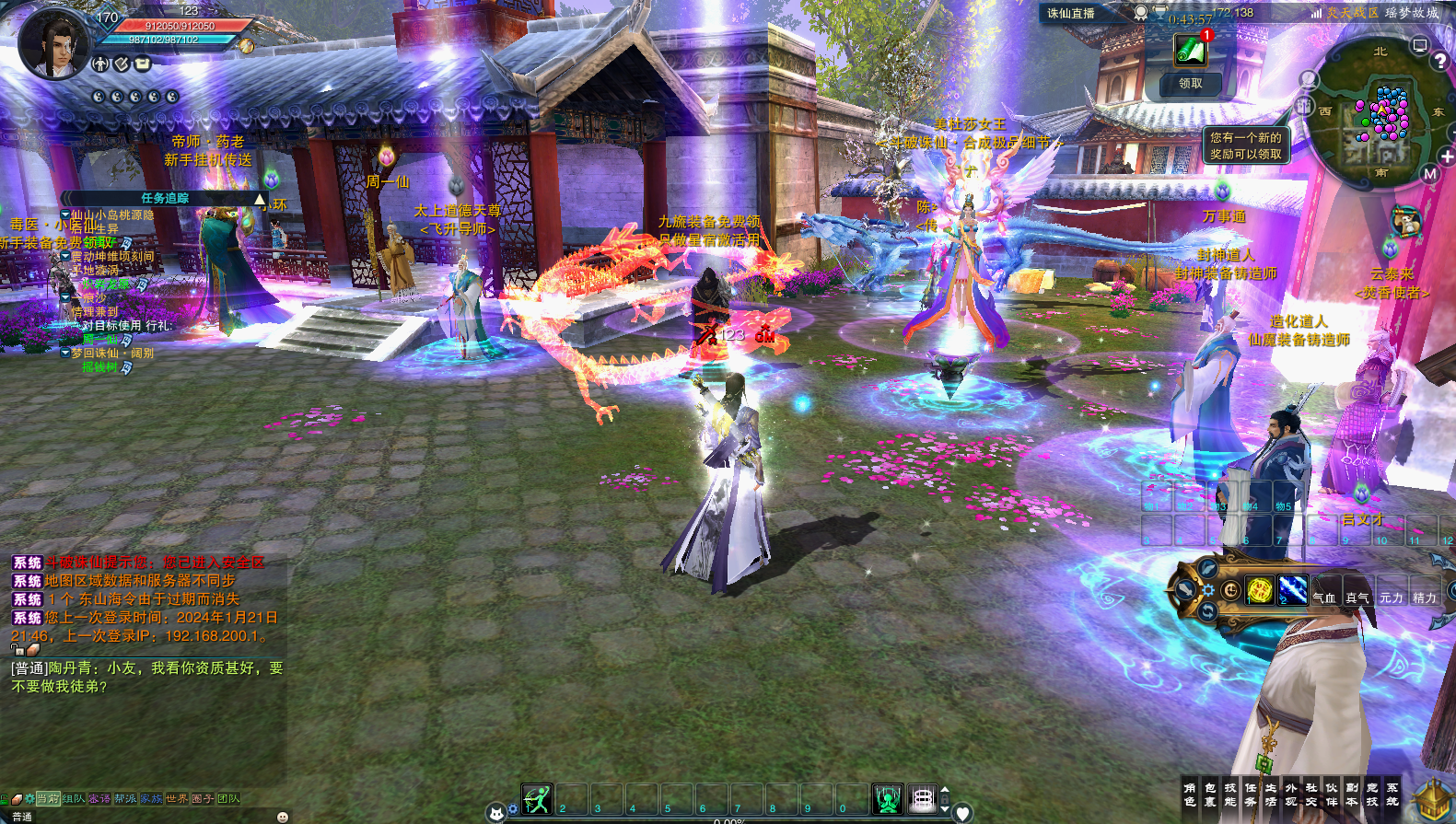Open the 技能 skills menu
Viewport: 1456px width, 824px height.
[x=1230, y=795]
